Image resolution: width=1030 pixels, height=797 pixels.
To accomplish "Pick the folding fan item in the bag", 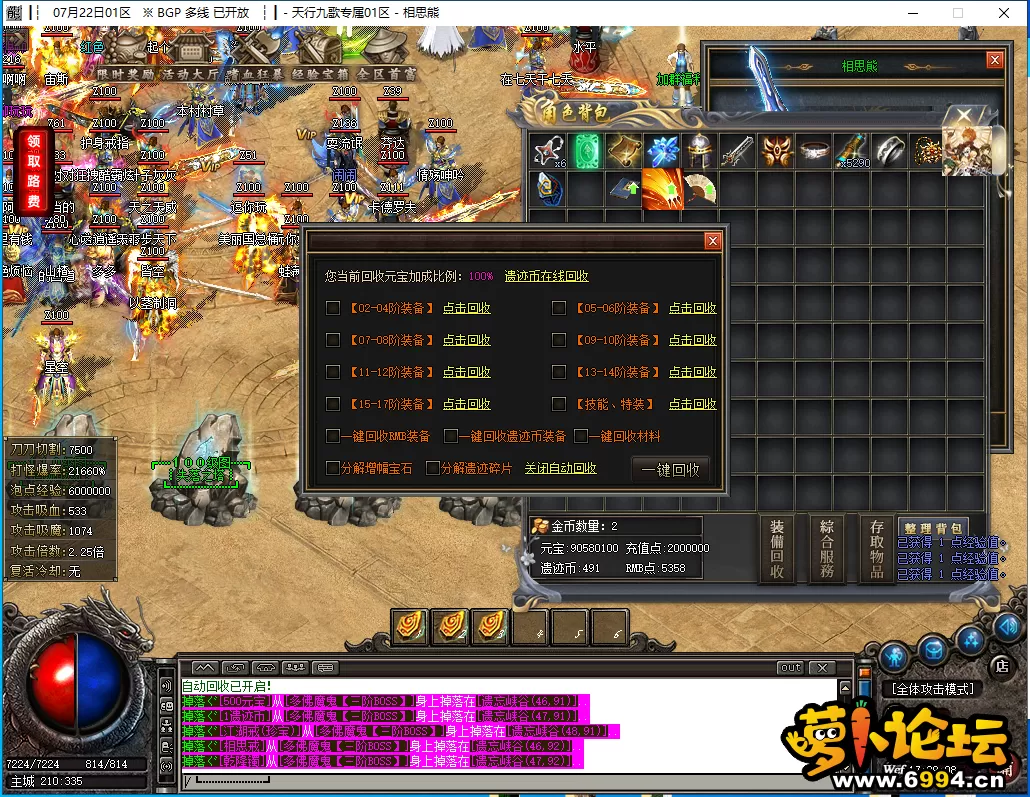I will point(699,189).
